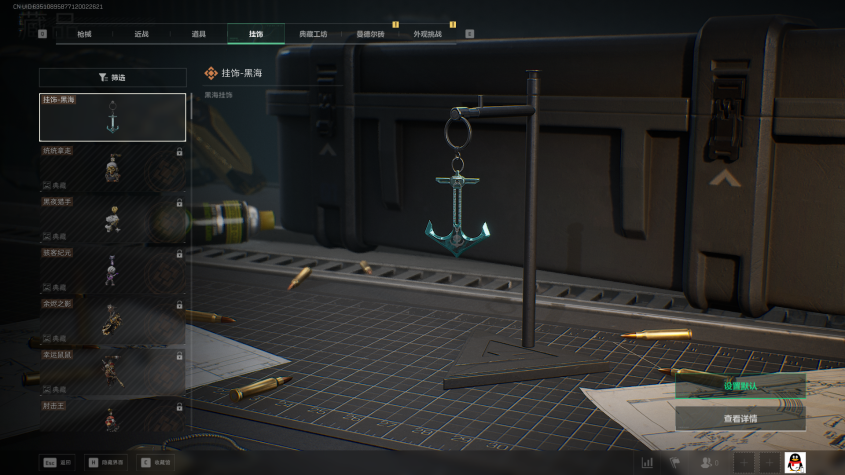The width and height of the screenshot is (845, 475).
Task: Click the 设置默认 button
Action: point(740,386)
